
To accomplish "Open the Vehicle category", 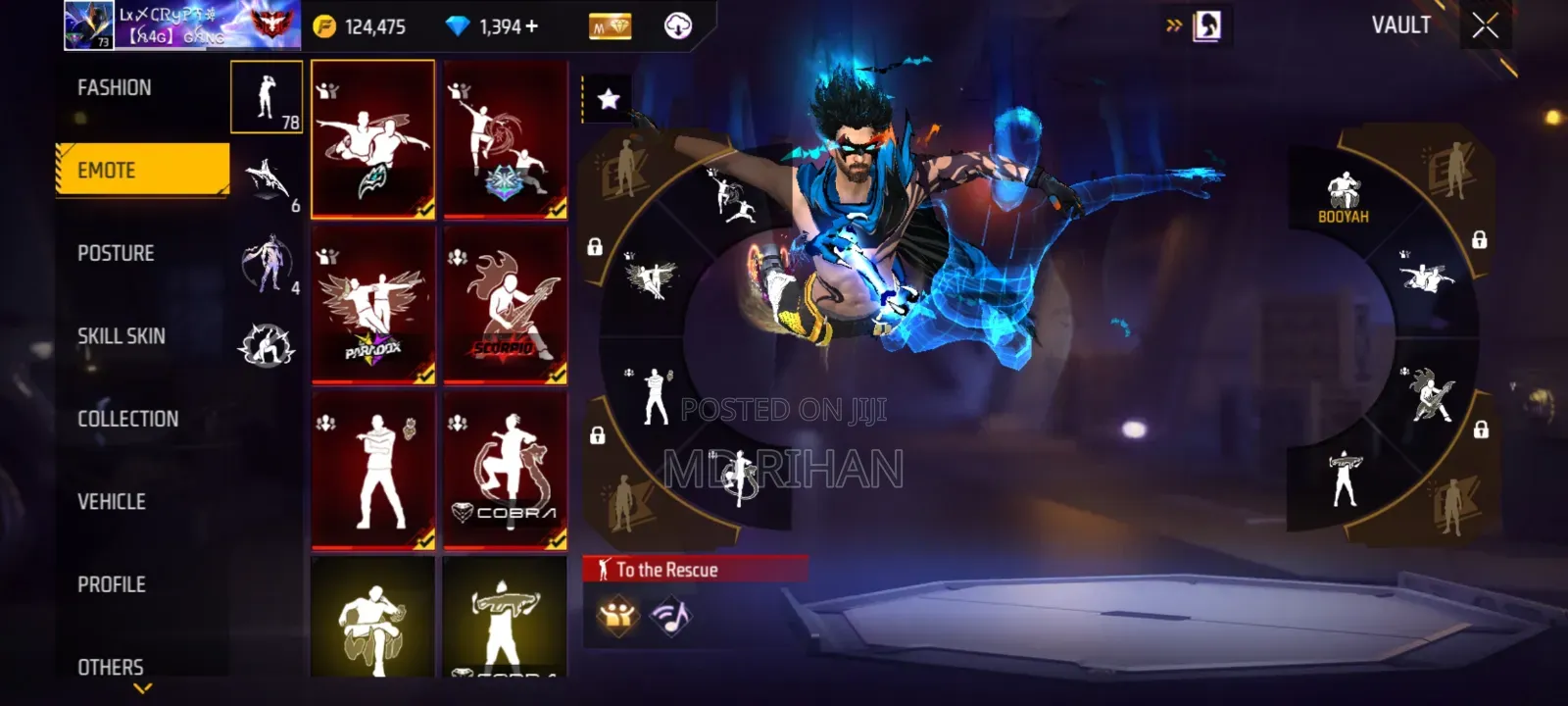I will coord(111,502).
